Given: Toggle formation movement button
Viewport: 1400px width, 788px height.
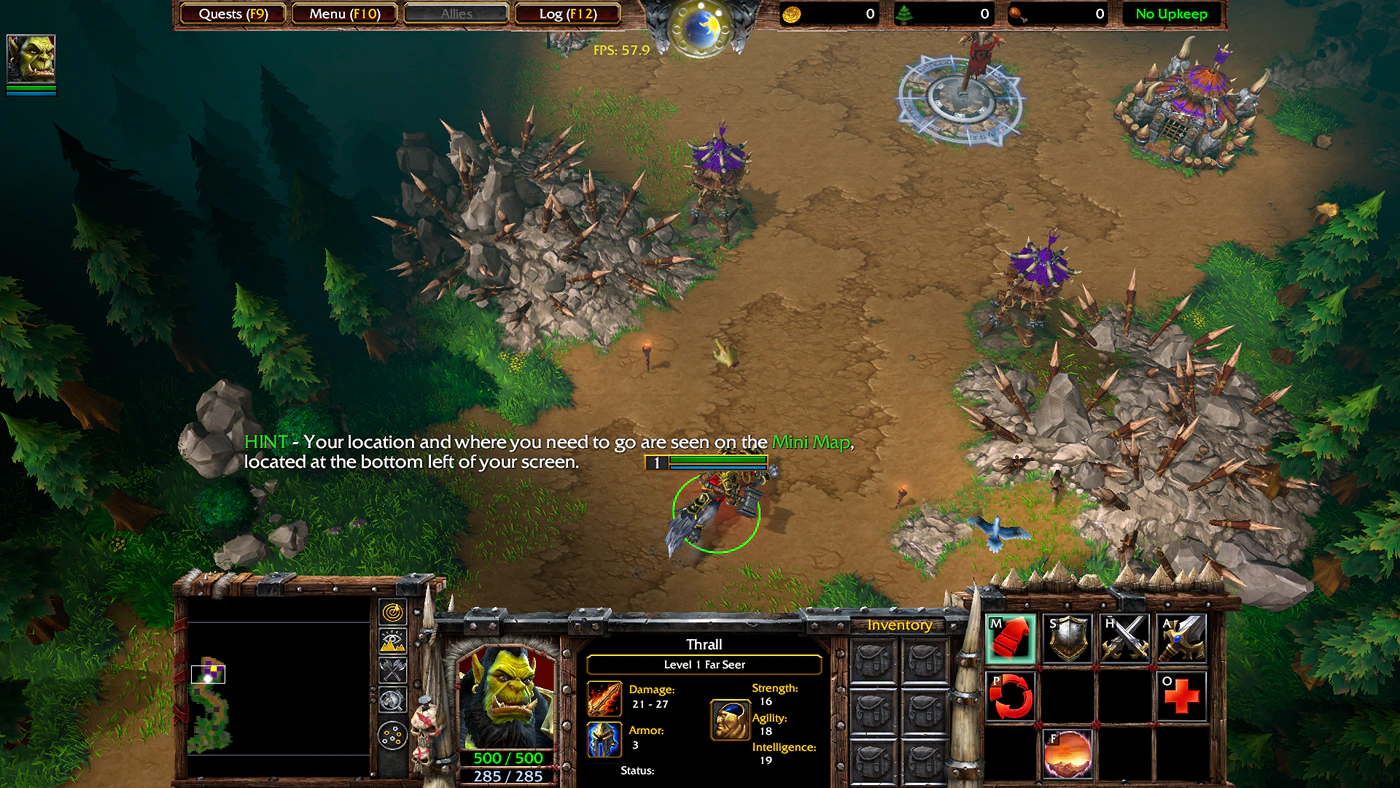Looking at the screenshot, I should click(392, 737).
